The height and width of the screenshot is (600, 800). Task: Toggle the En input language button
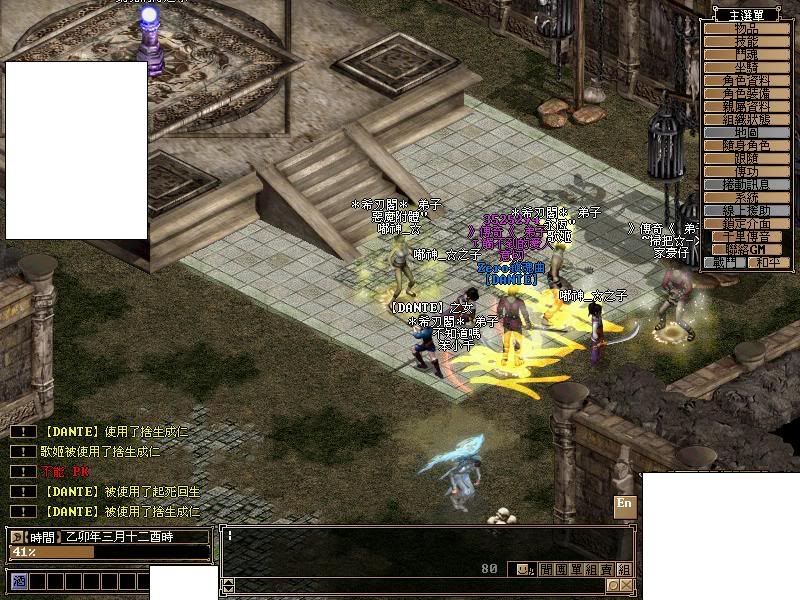click(x=624, y=504)
